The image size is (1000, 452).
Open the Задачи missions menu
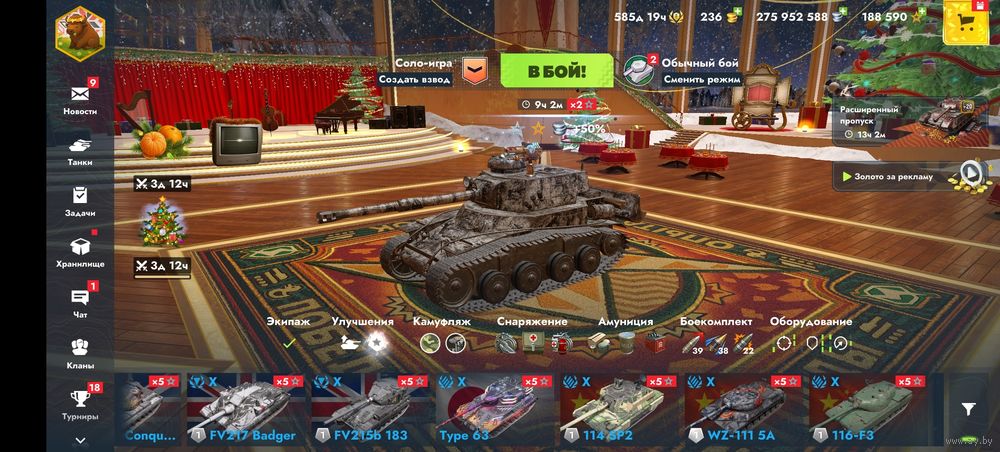tap(80, 200)
